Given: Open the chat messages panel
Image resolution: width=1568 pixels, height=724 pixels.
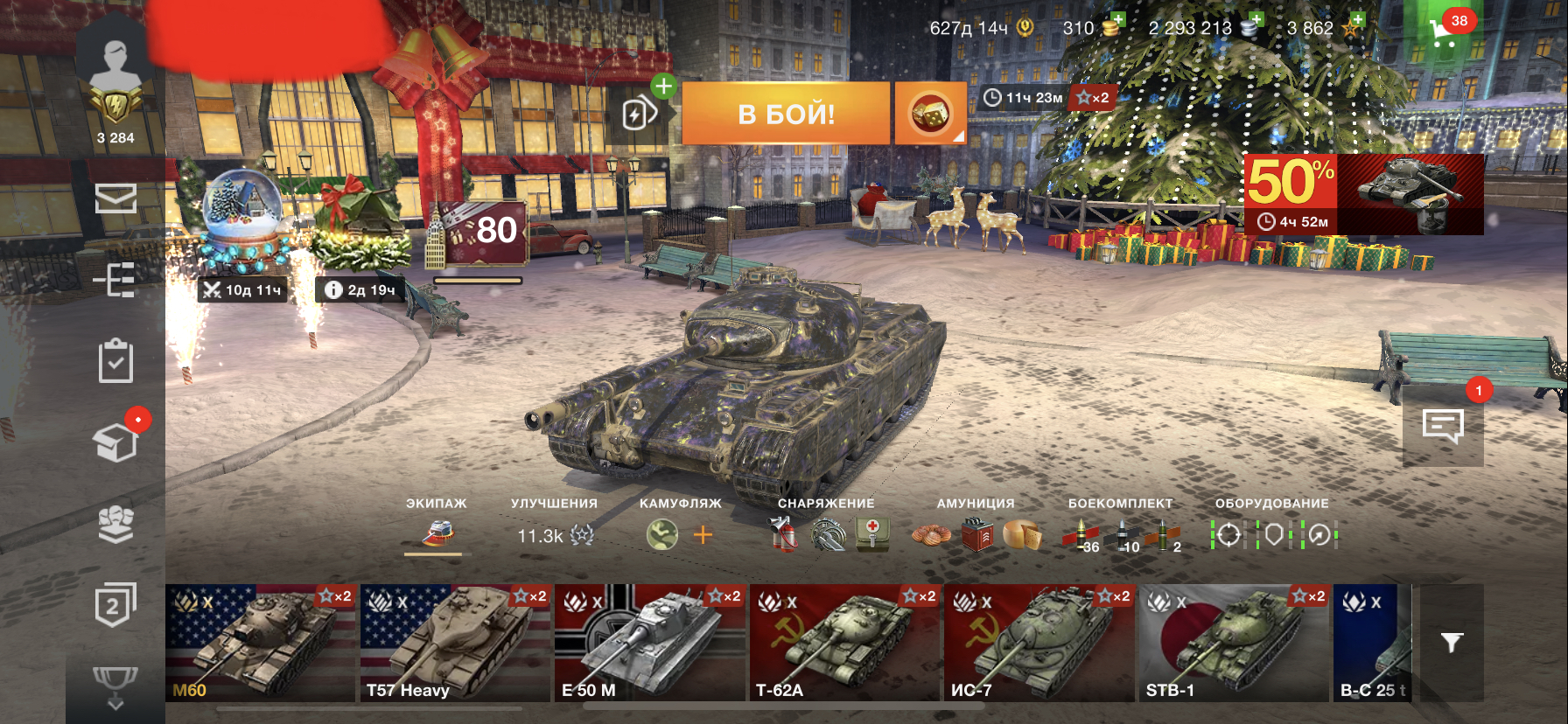Looking at the screenshot, I should pyautogui.click(x=1443, y=427).
